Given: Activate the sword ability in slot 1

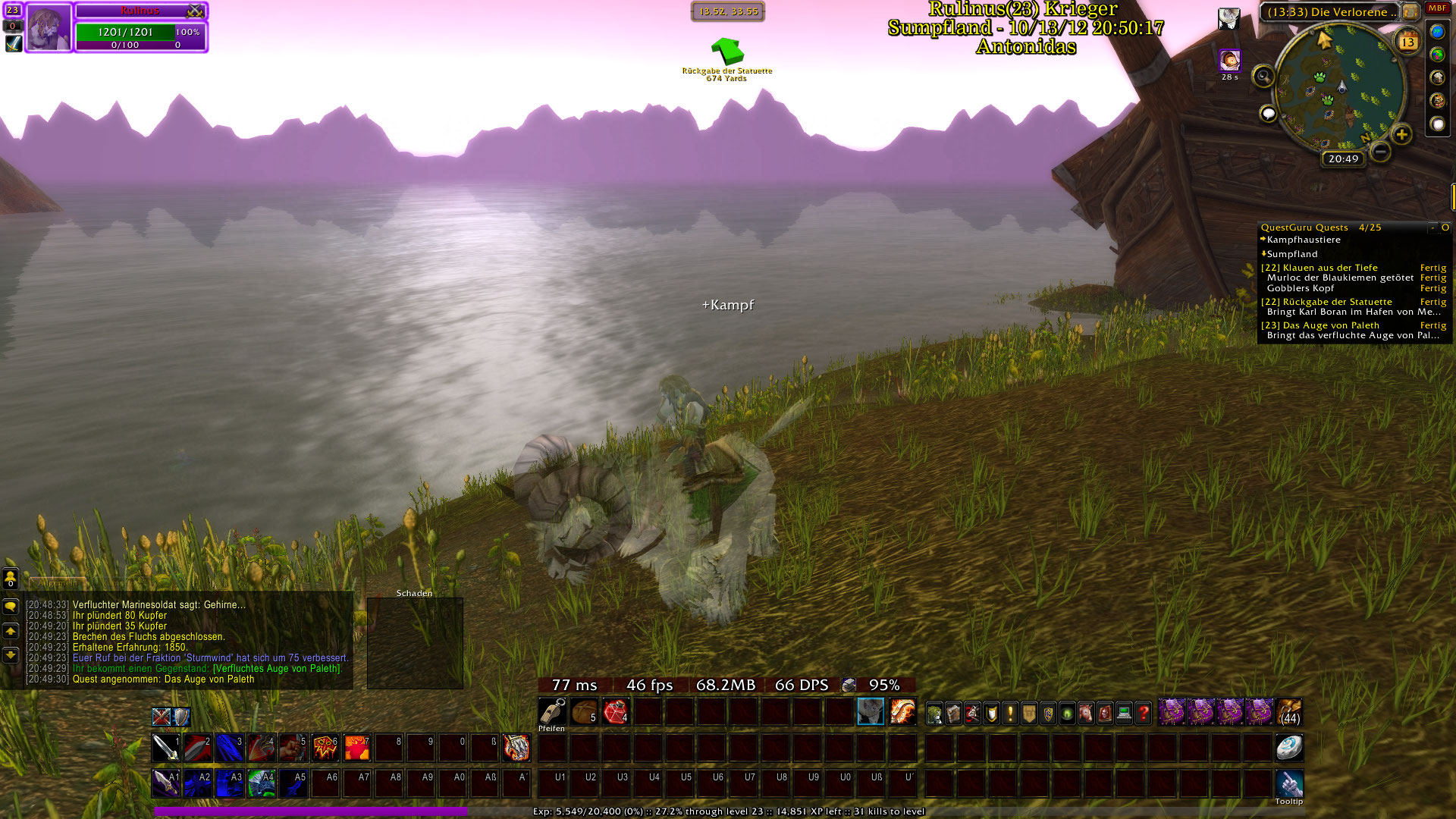Looking at the screenshot, I should pos(165,748).
